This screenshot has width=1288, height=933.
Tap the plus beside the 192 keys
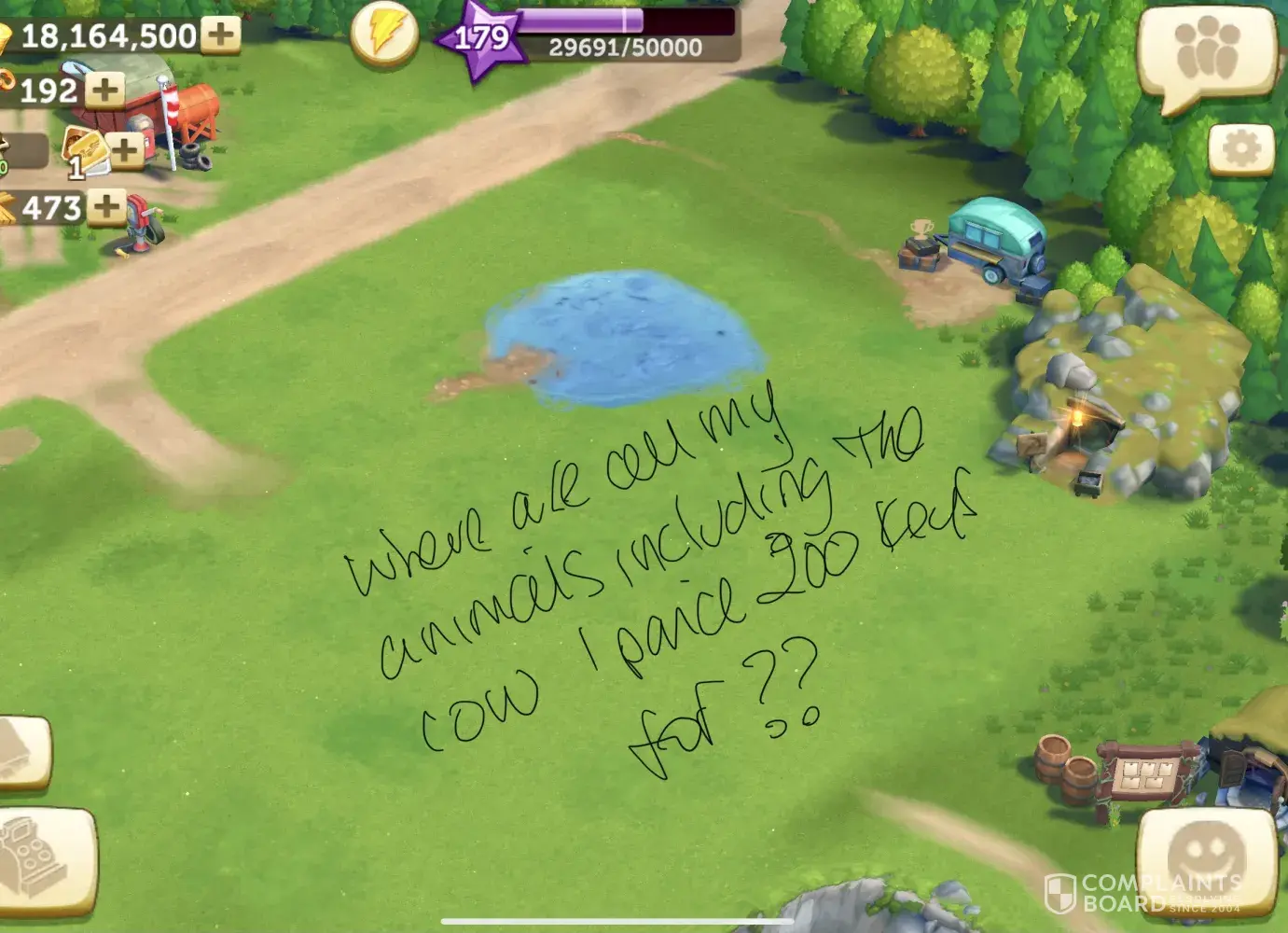[104, 91]
